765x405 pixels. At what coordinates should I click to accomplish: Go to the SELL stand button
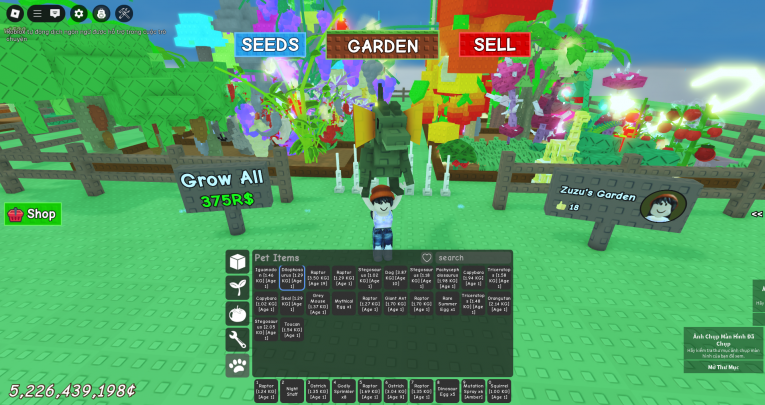tap(494, 45)
